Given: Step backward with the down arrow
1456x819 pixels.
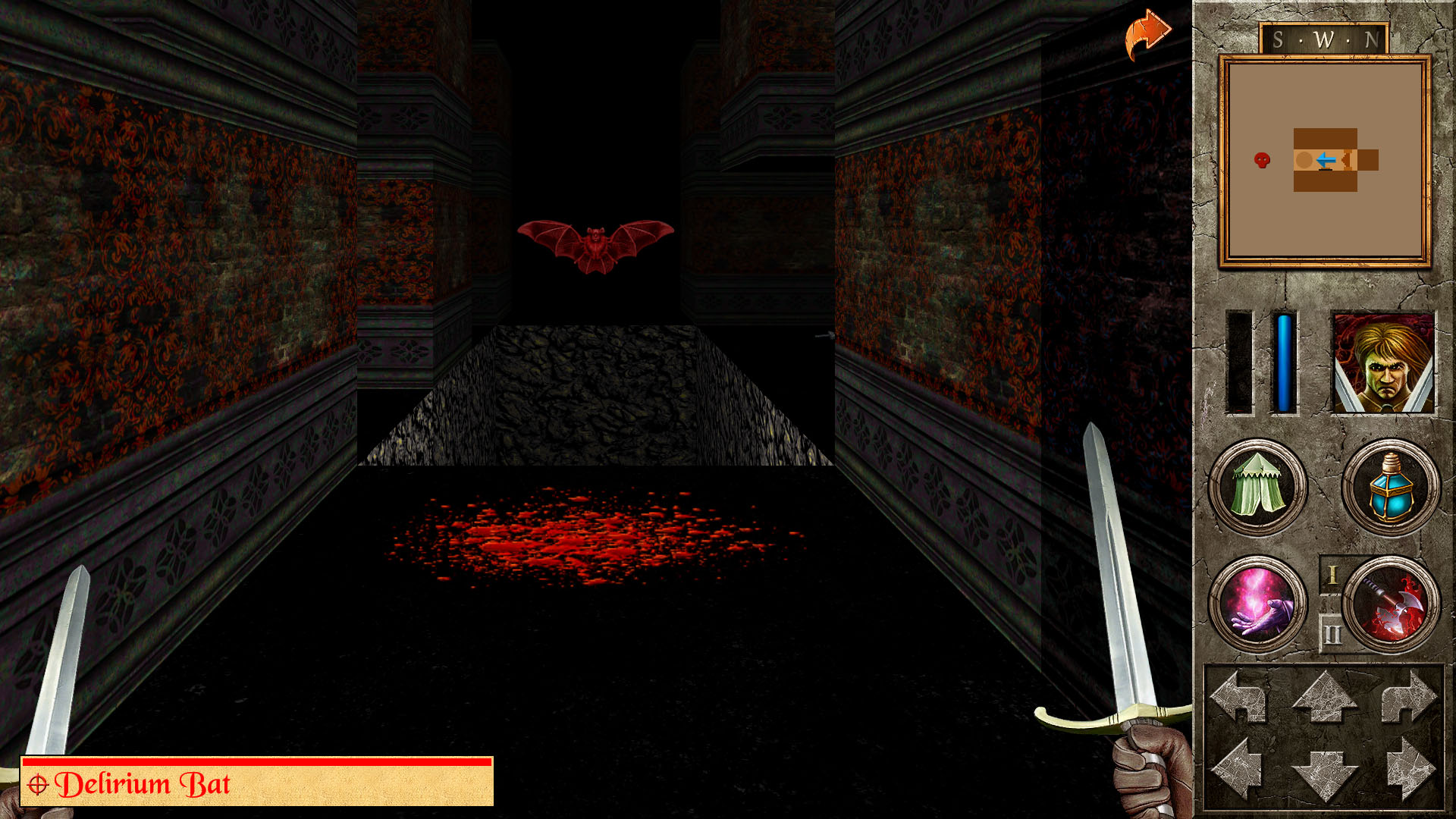Looking at the screenshot, I should (x=1325, y=773).
